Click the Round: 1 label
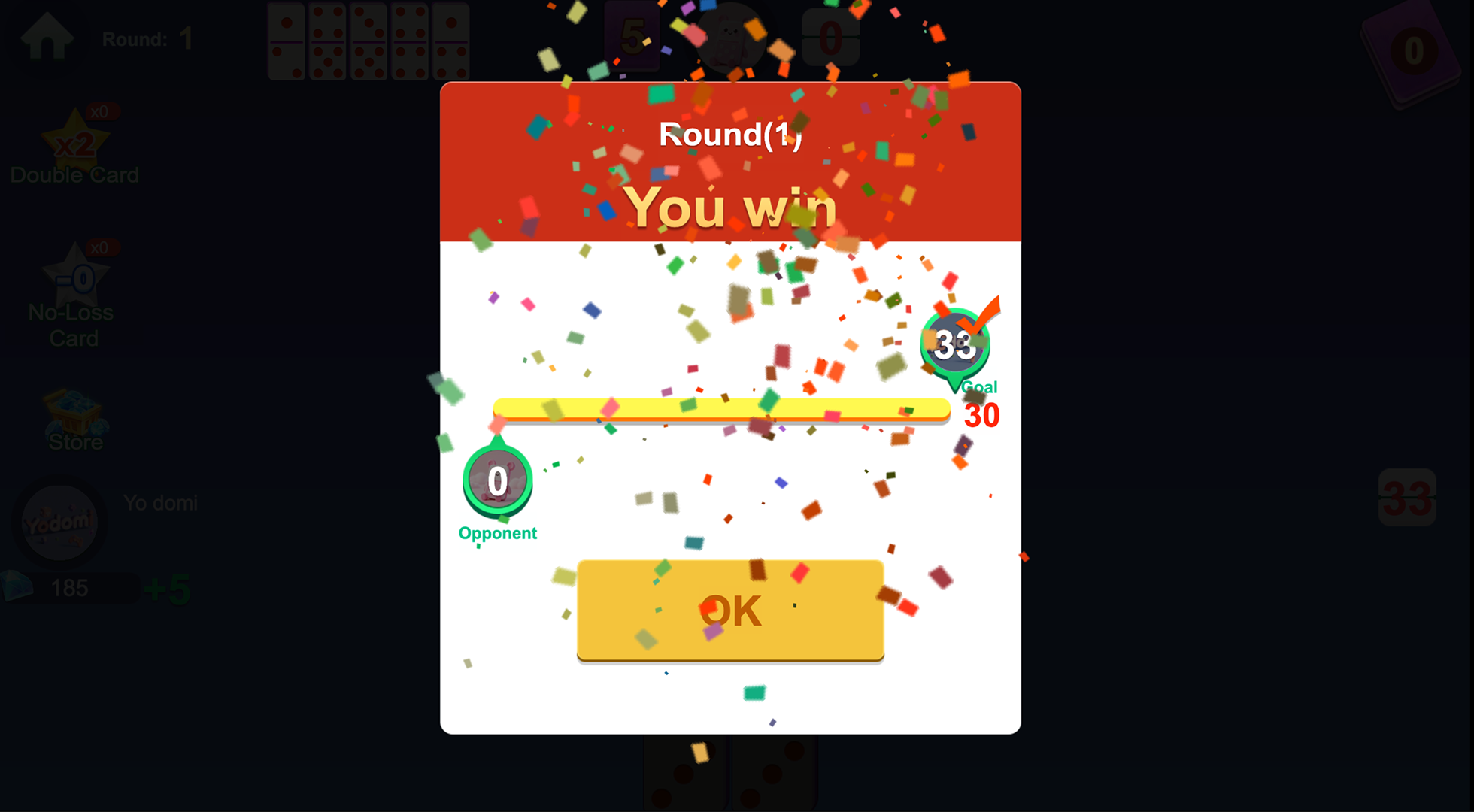Viewport: 1474px width, 812px height. [x=147, y=38]
